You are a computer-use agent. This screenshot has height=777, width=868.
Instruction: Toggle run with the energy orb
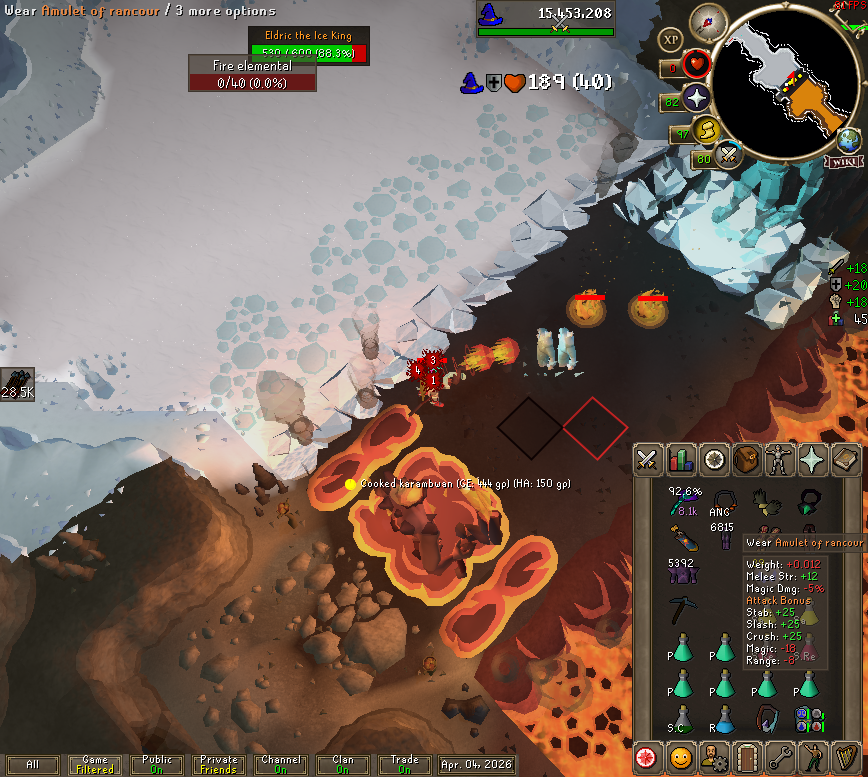(707, 130)
